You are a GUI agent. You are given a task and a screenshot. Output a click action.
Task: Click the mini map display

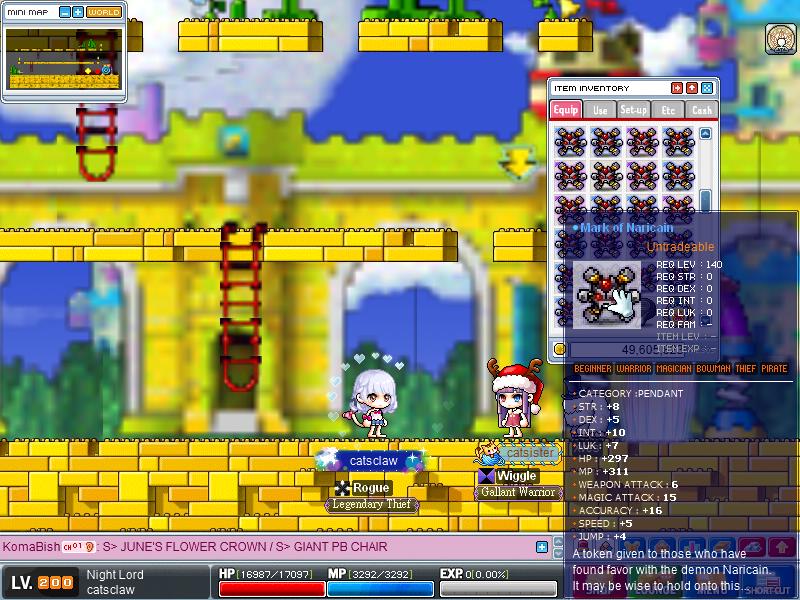click(x=64, y=58)
